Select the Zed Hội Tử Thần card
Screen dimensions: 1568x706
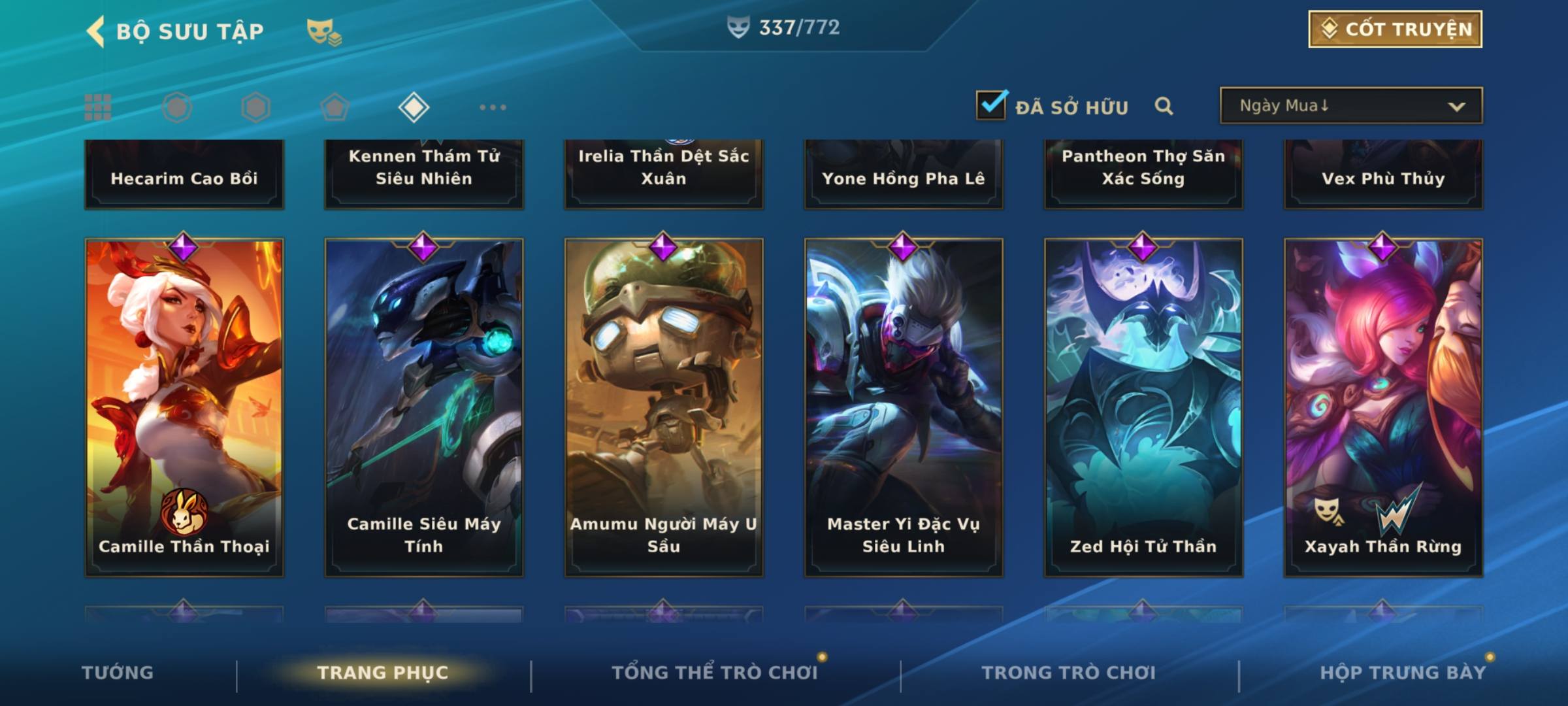coord(1143,407)
